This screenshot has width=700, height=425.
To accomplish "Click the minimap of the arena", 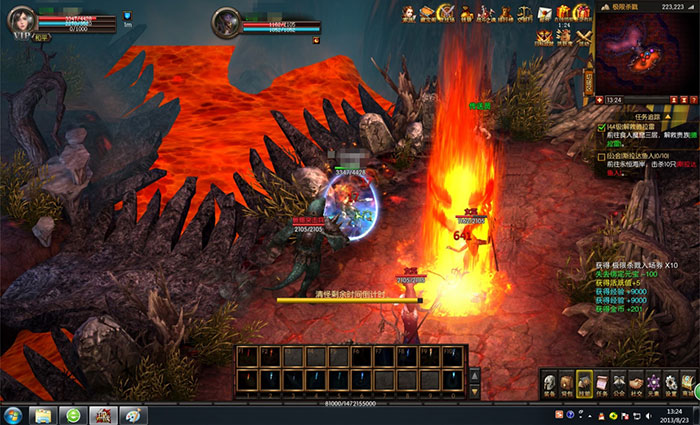I will point(644,52).
